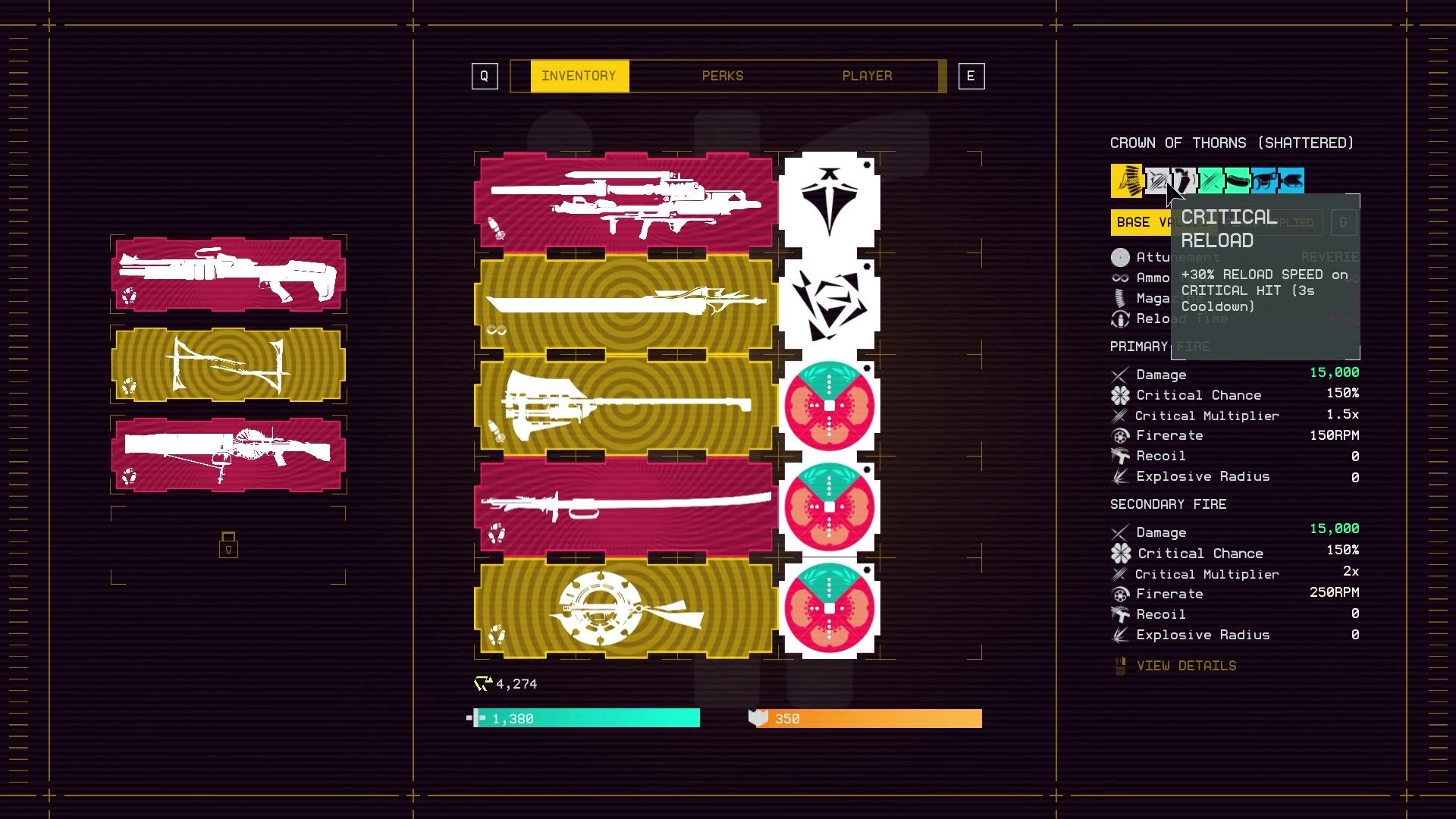
Task: Click the green crossed slashes perk icon
Action: tap(1210, 180)
